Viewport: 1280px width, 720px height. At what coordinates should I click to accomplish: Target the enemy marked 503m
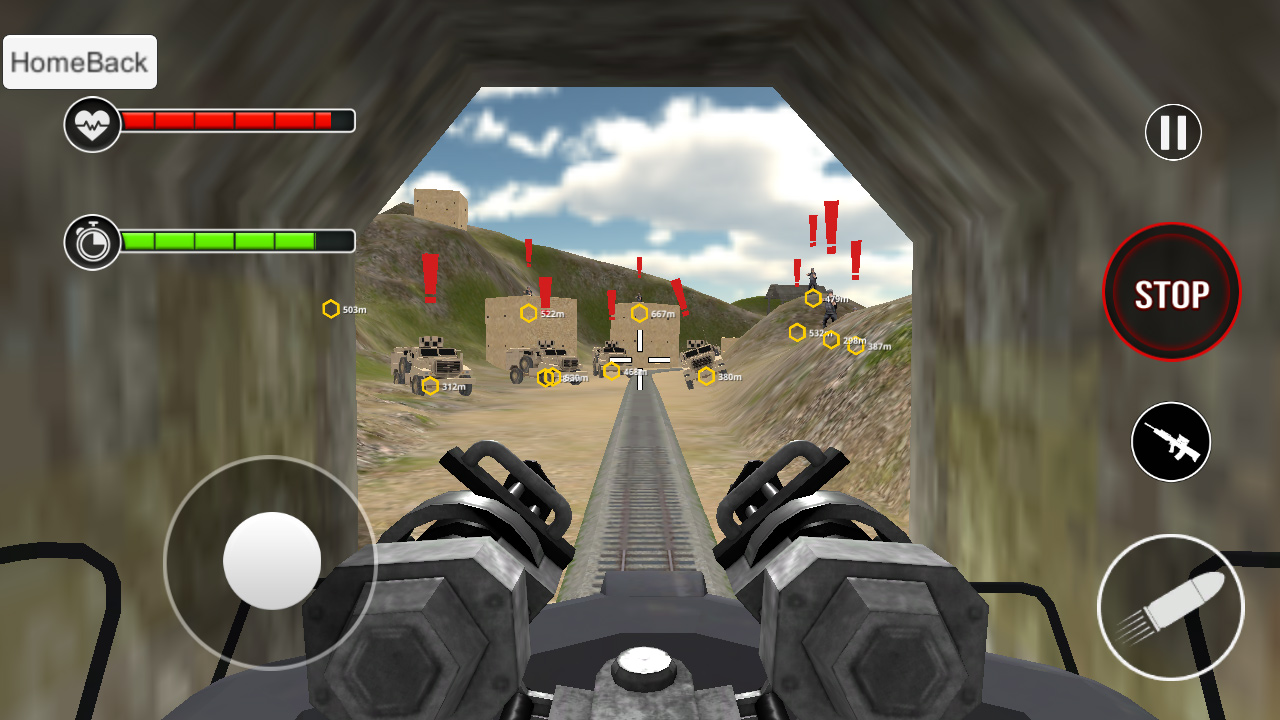click(x=330, y=310)
